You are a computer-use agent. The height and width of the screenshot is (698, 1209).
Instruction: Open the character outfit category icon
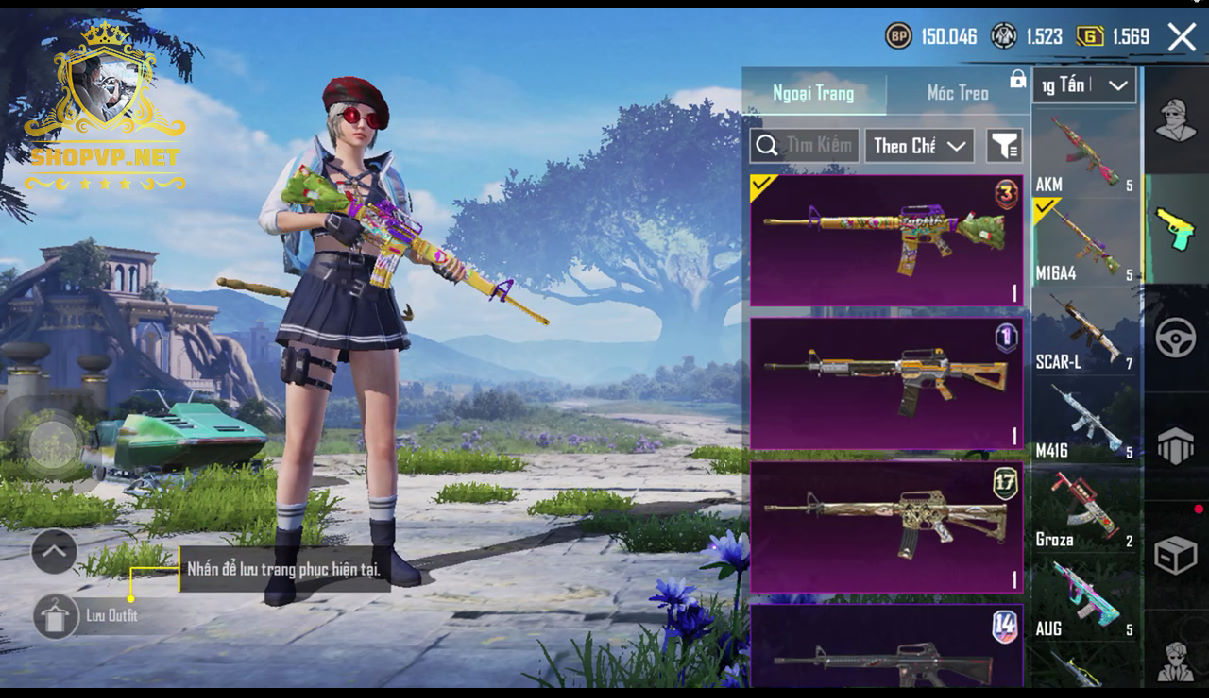pyautogui.click(x=1176, y=121)
